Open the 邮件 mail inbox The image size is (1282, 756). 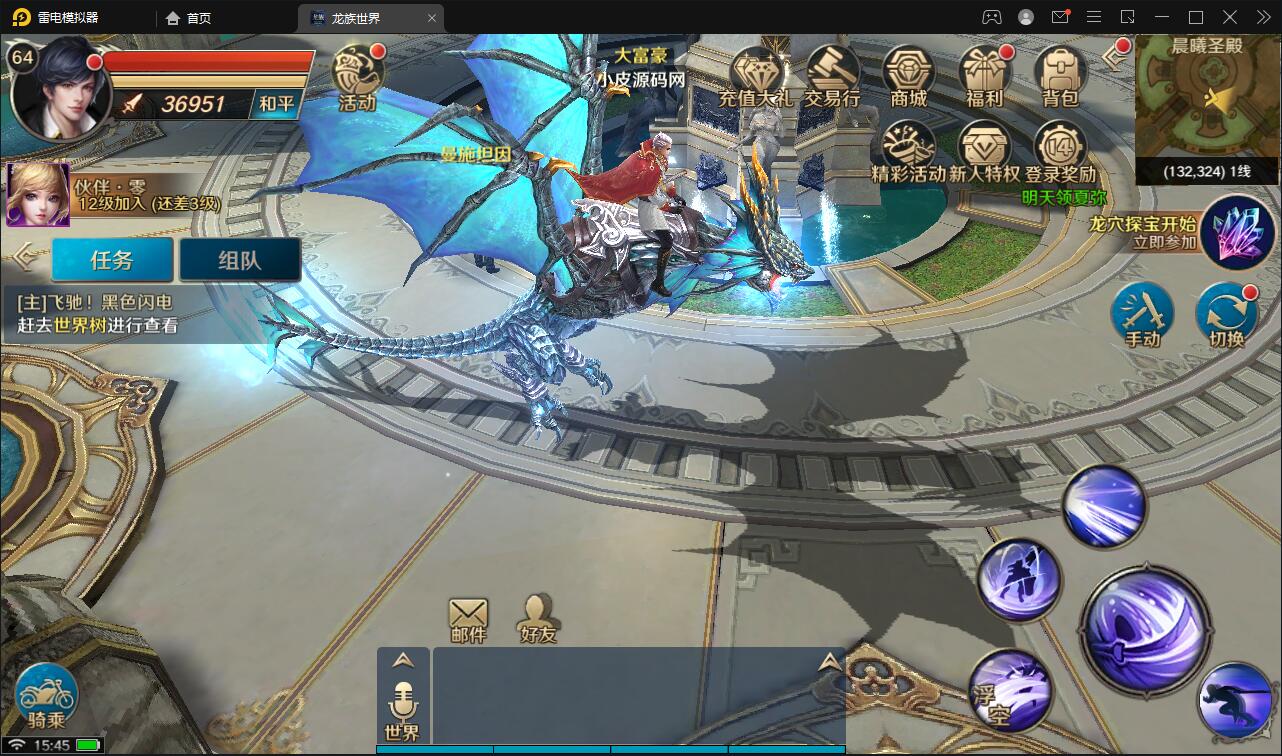[x=467, y=619]
